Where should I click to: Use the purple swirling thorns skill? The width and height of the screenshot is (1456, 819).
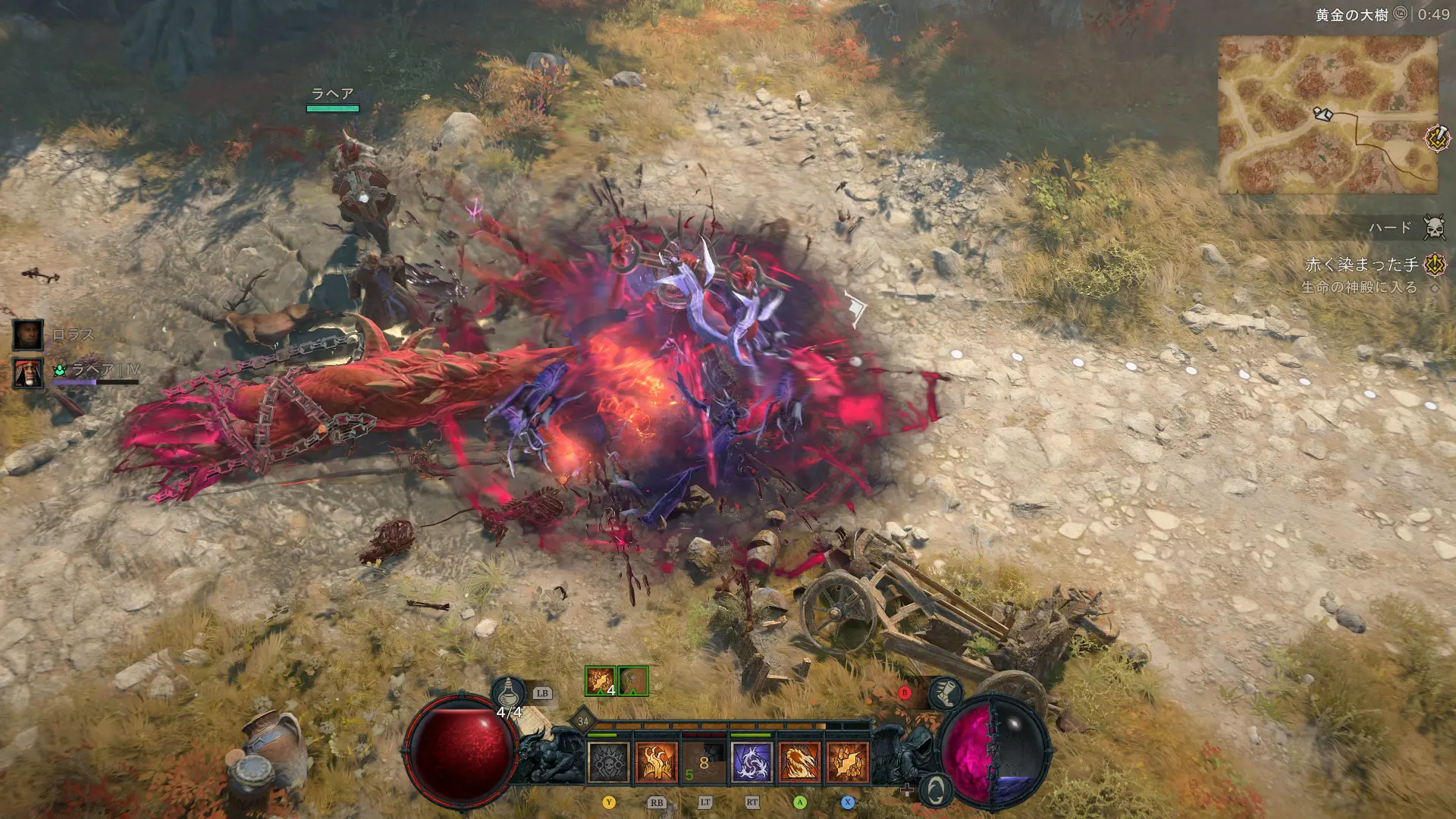pyautogui.click(x=752, y=761)
